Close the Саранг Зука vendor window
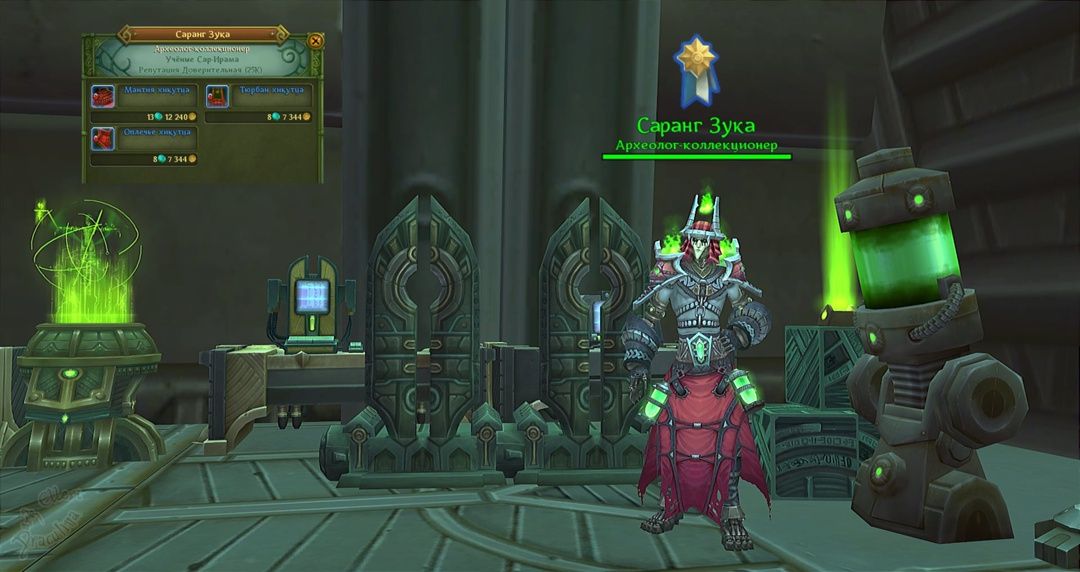The height and width of the screenshot is (572, 1080). [315, 41]
